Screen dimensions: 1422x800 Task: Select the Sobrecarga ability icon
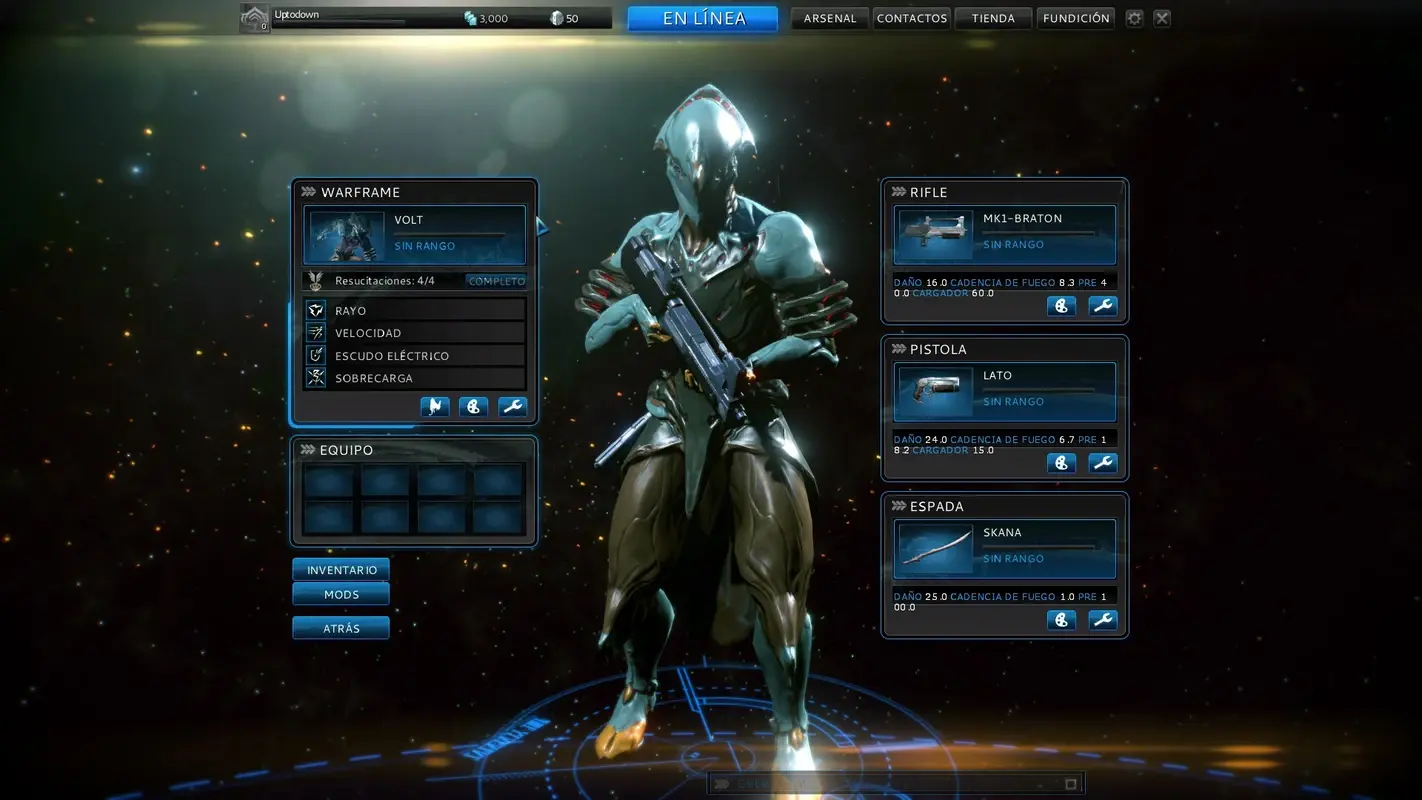pyautogui.click(x=314, y=378)
